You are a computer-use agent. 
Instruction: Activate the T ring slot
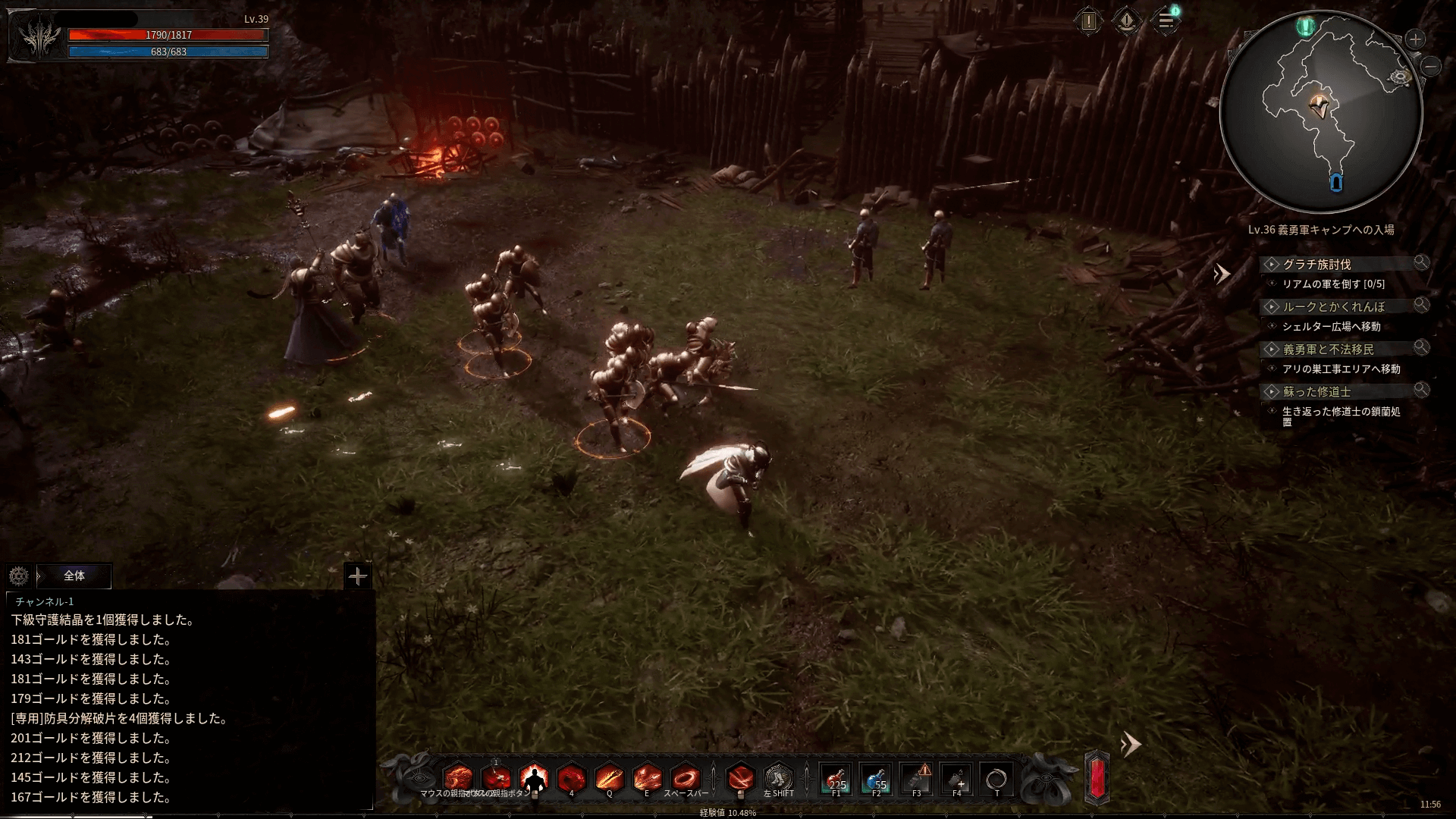point(996,779)
